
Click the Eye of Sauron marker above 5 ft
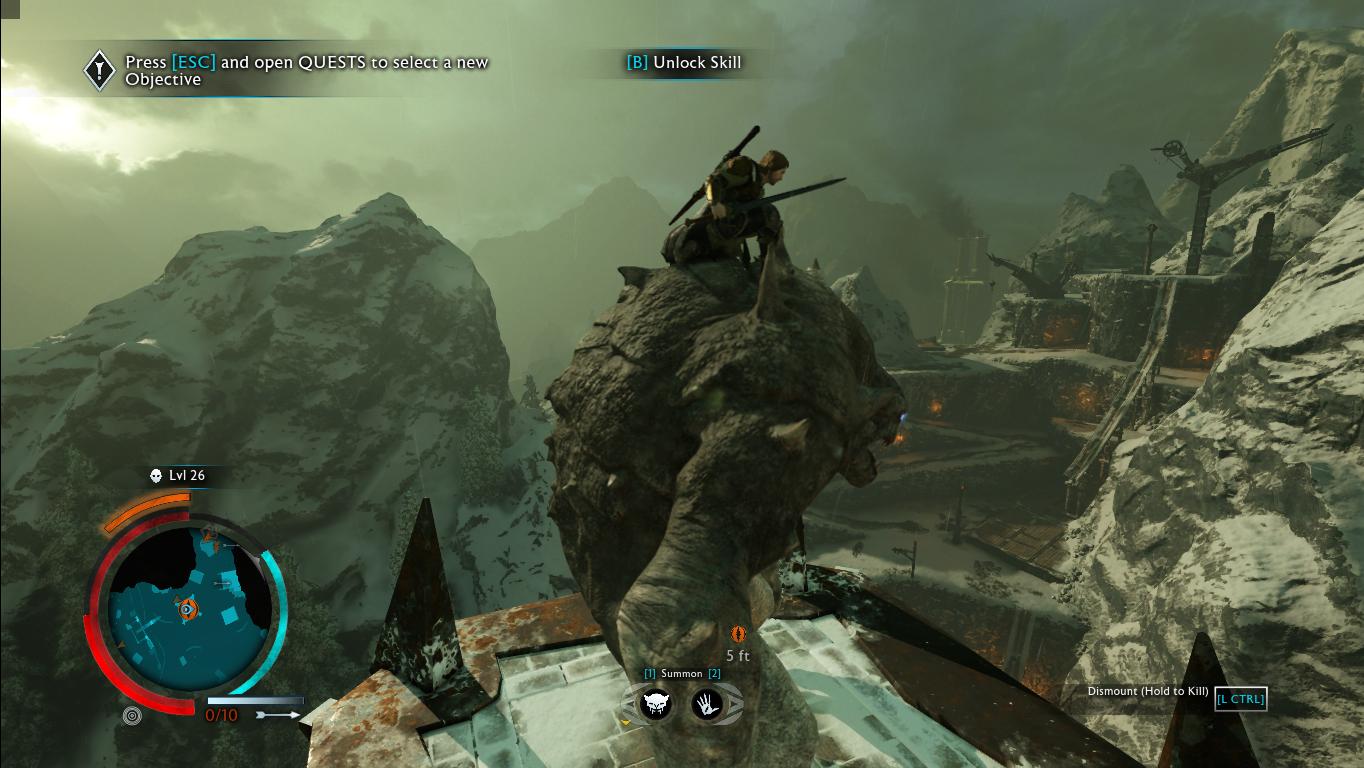click(737, 632)
